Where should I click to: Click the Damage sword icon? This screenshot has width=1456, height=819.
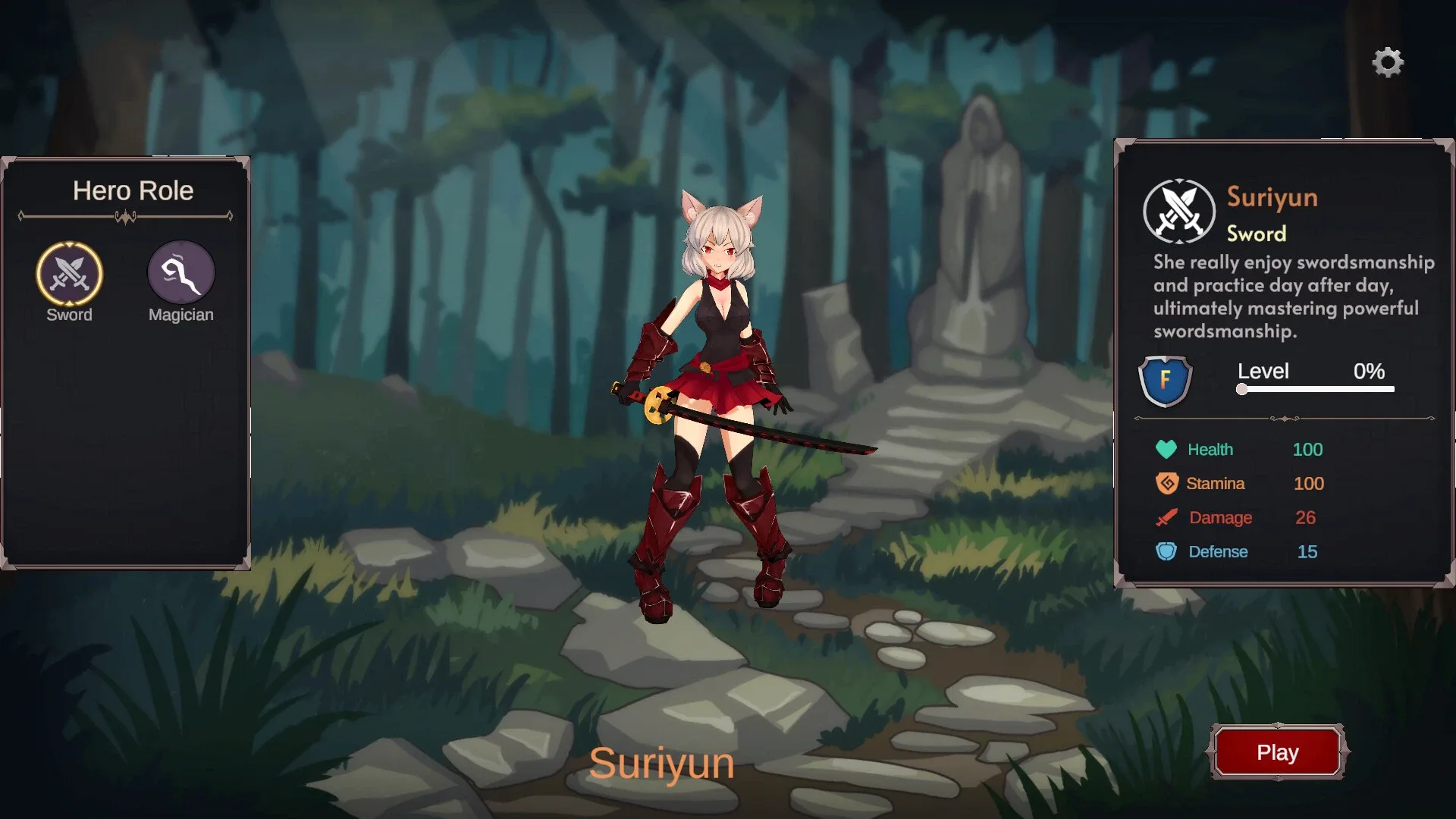(x=1168, y=517)
